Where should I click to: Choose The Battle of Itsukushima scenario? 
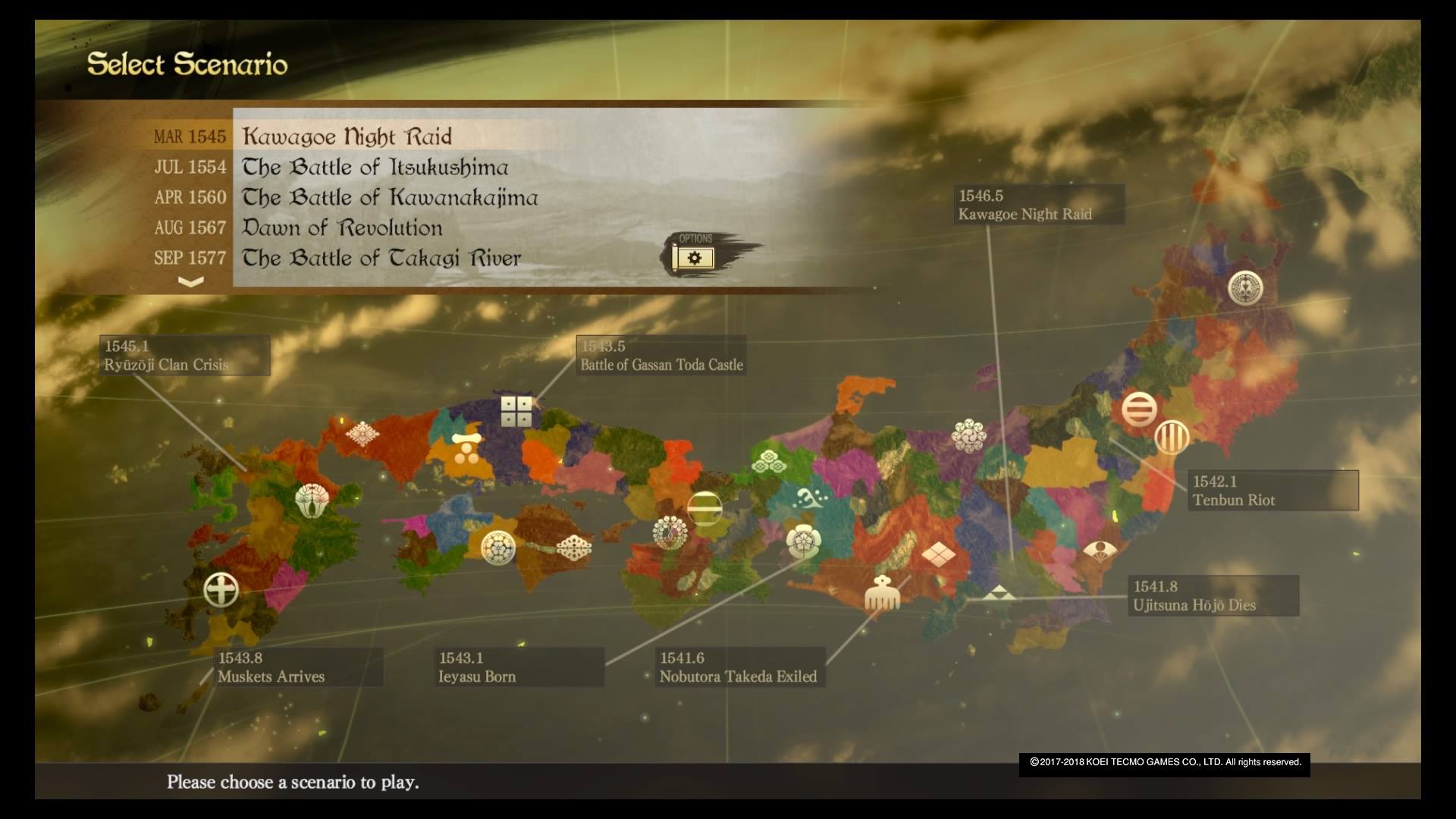click(375, 167)
